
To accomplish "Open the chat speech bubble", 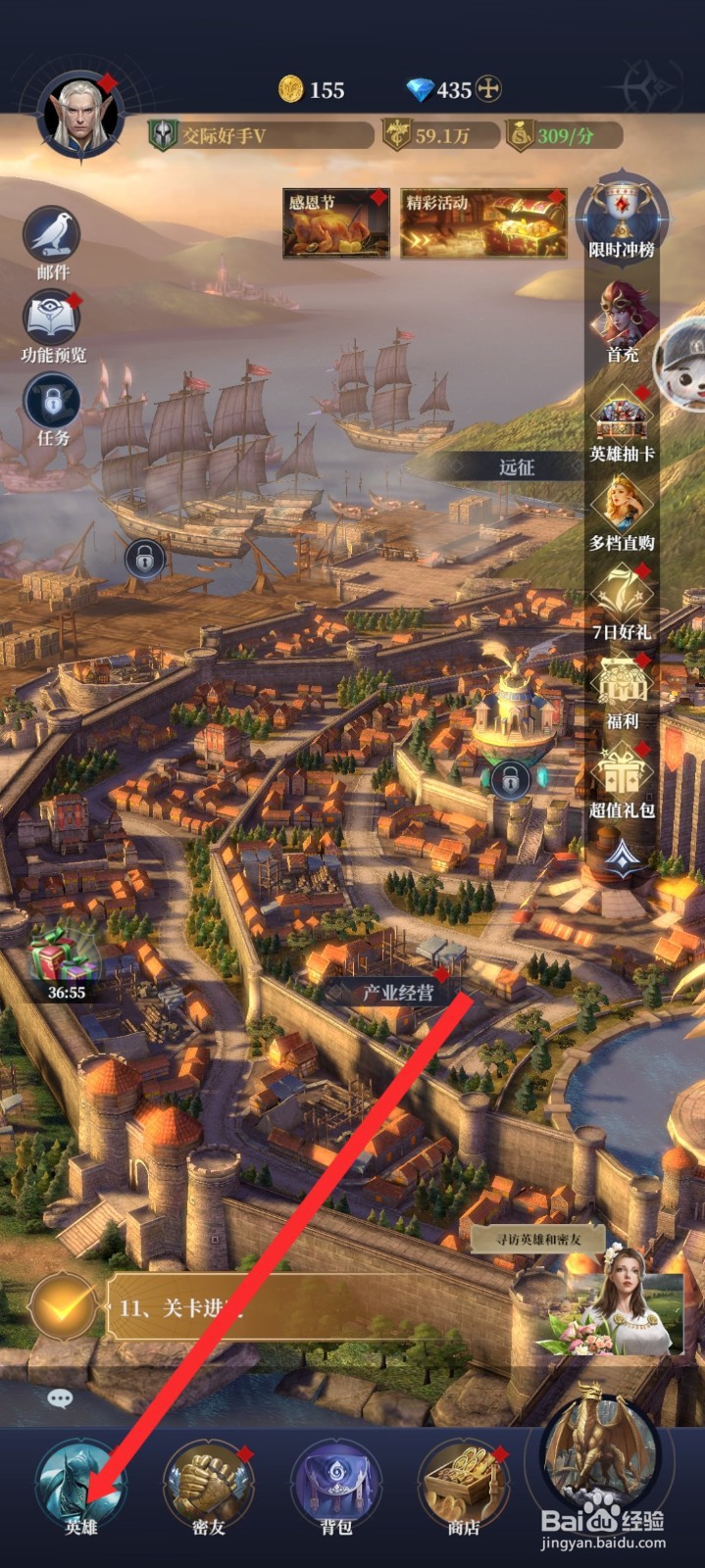I will pos(60,1398).
